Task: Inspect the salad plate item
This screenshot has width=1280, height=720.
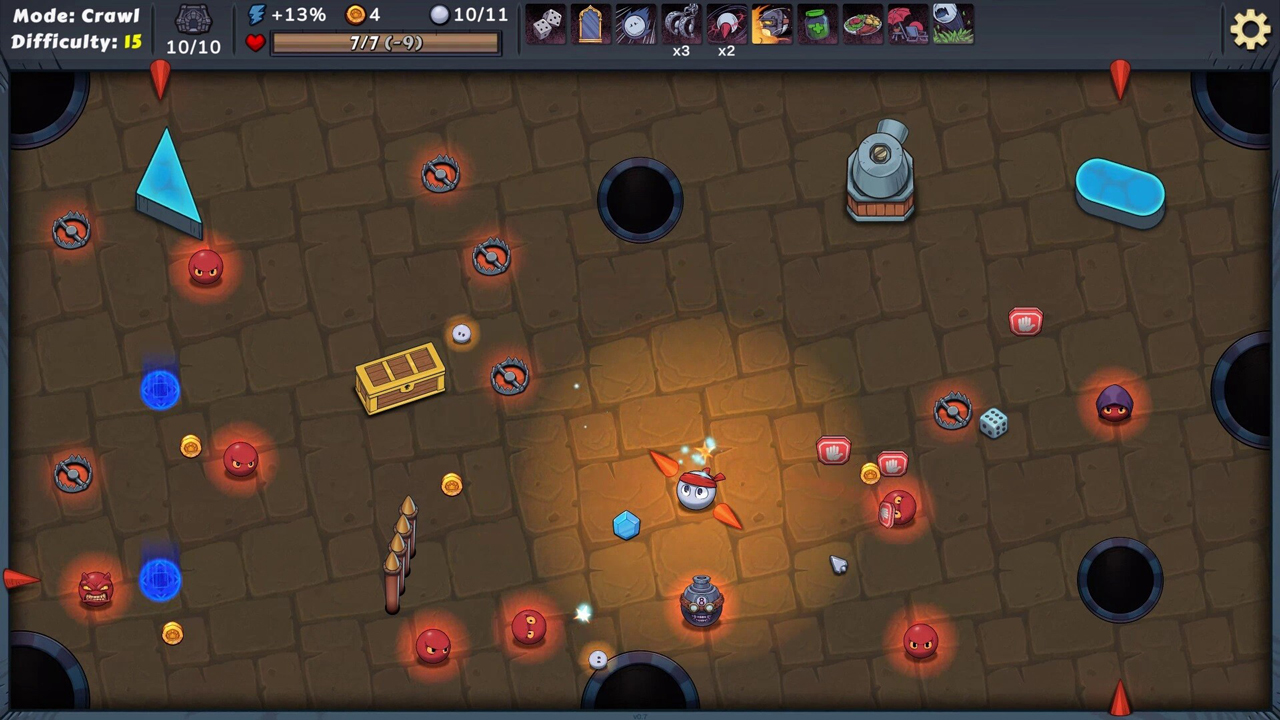Action: (862, 24)
